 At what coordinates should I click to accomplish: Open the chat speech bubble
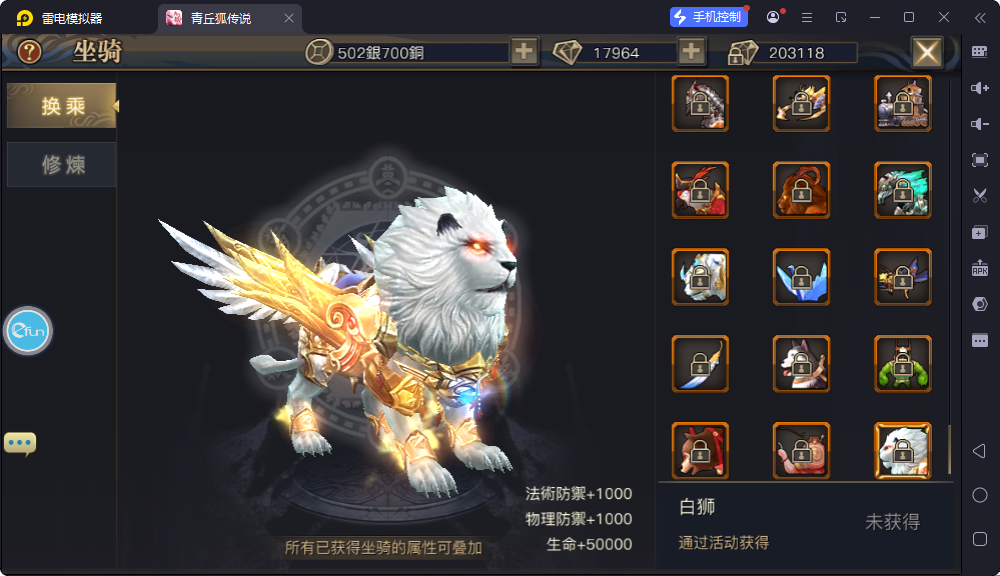(20, 442)
